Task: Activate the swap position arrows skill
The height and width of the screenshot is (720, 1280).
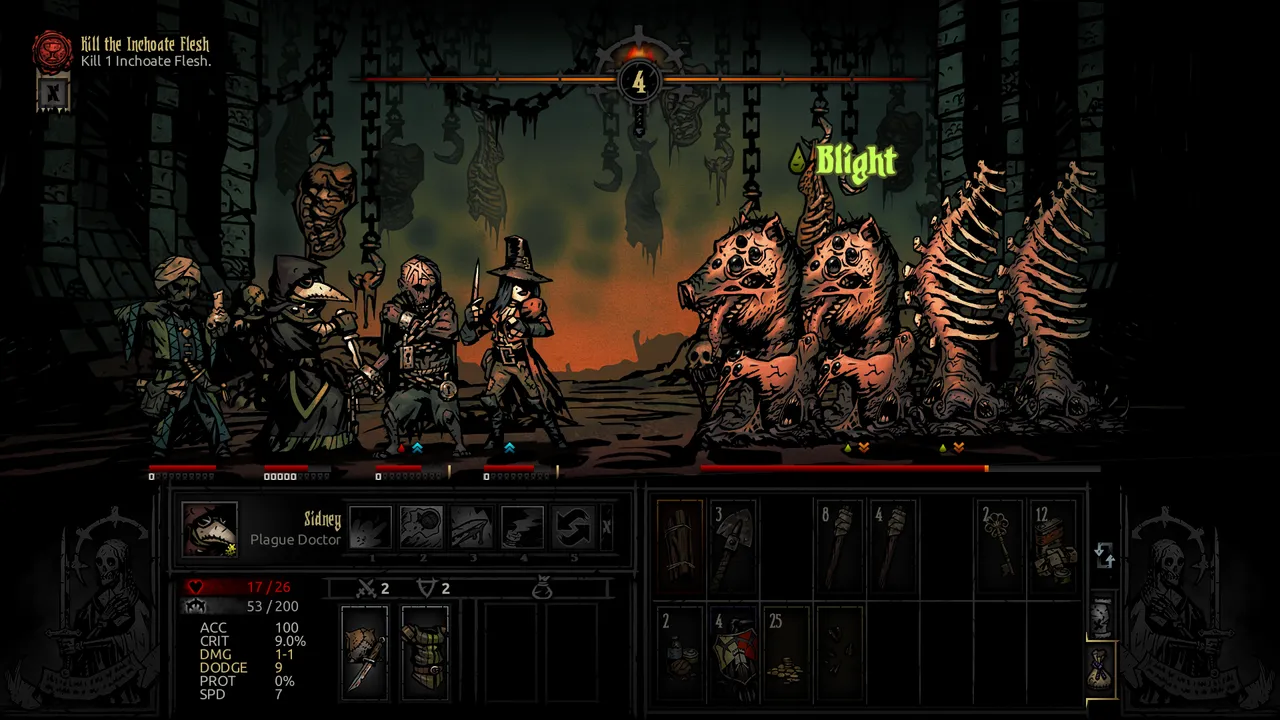Action: 573,527
